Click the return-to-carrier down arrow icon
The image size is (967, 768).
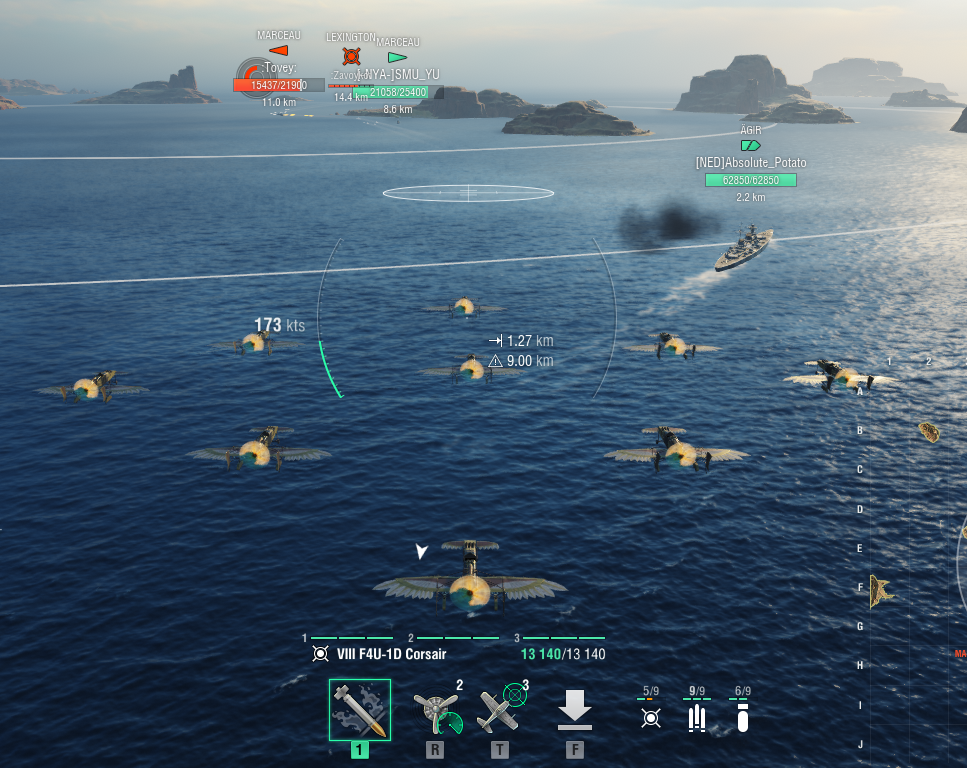tap(574, 710)
